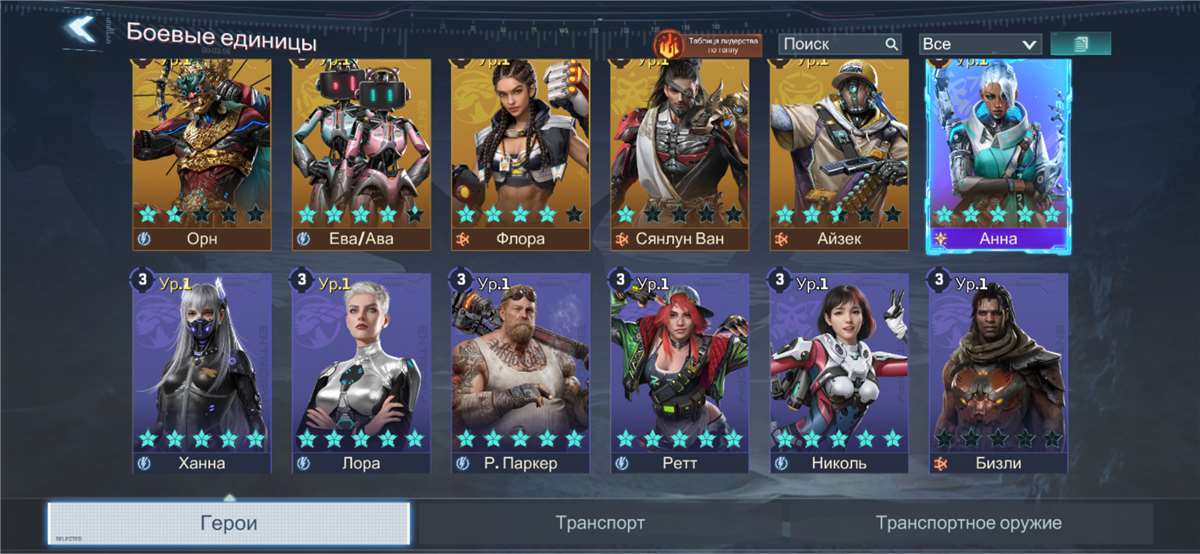Pick the red-haired hero Ретт
This screenshot has width=1200, height=554.
[680, 370]
